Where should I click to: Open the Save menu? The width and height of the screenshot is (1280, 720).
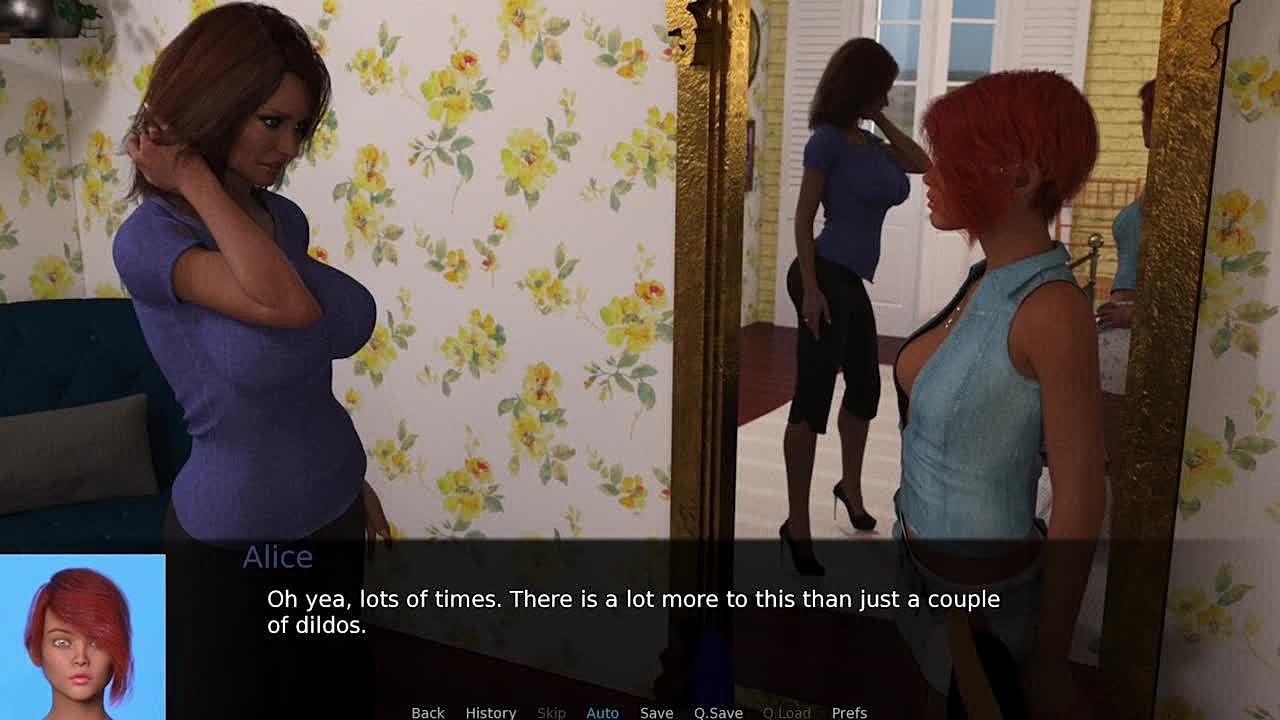pos(656,712)
